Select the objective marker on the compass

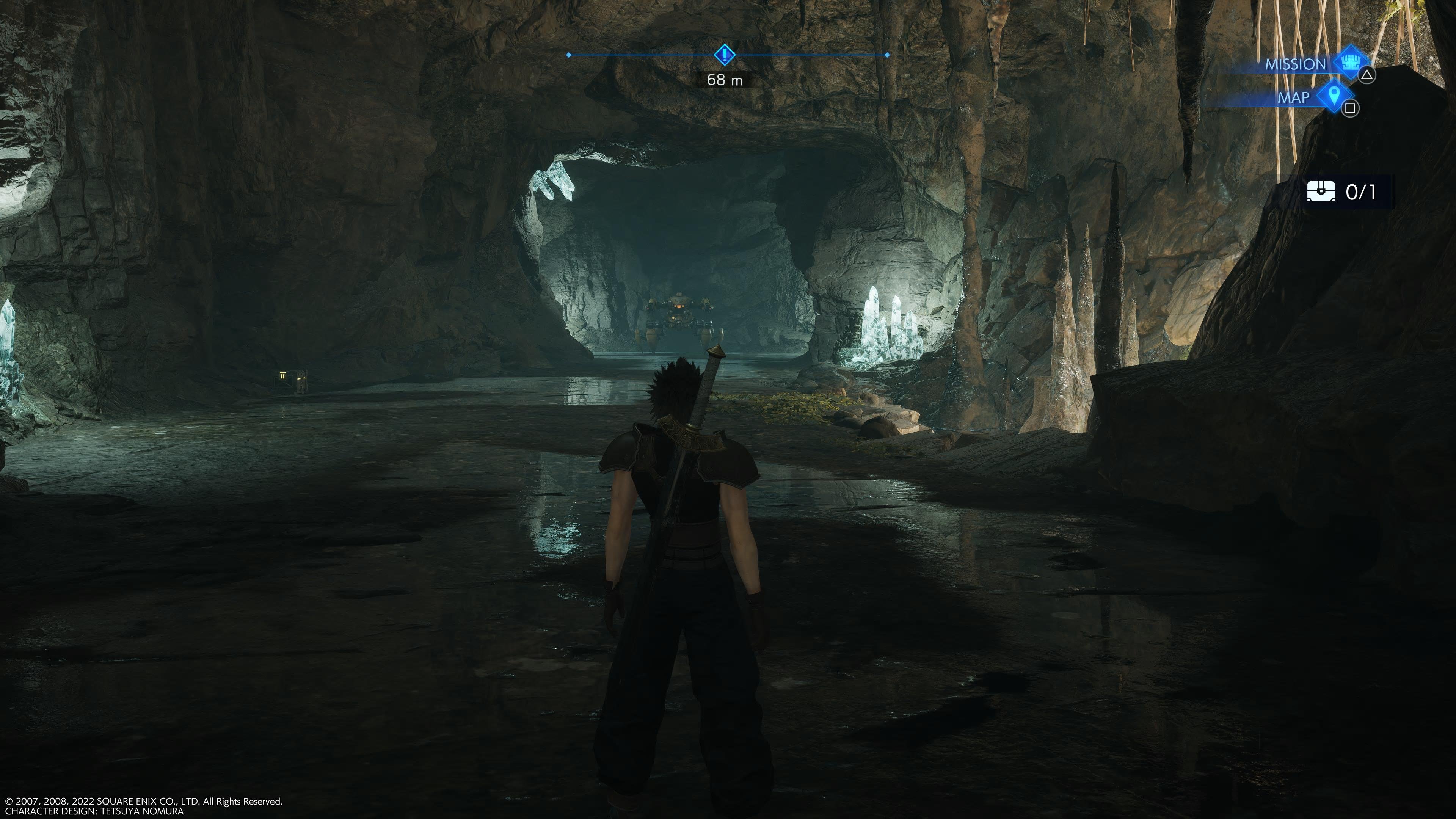pyautogui.click(x=724, y=55)
